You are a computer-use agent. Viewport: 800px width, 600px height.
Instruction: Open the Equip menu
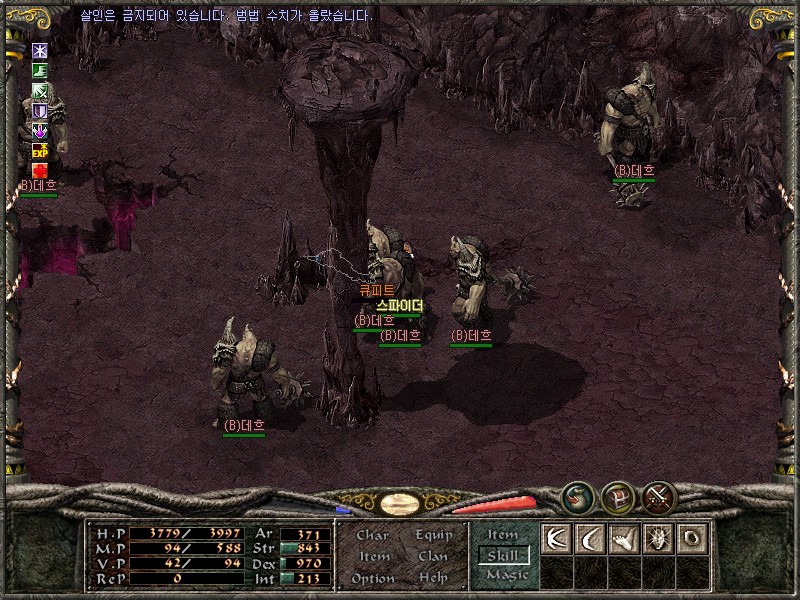(x=434, y=535)
